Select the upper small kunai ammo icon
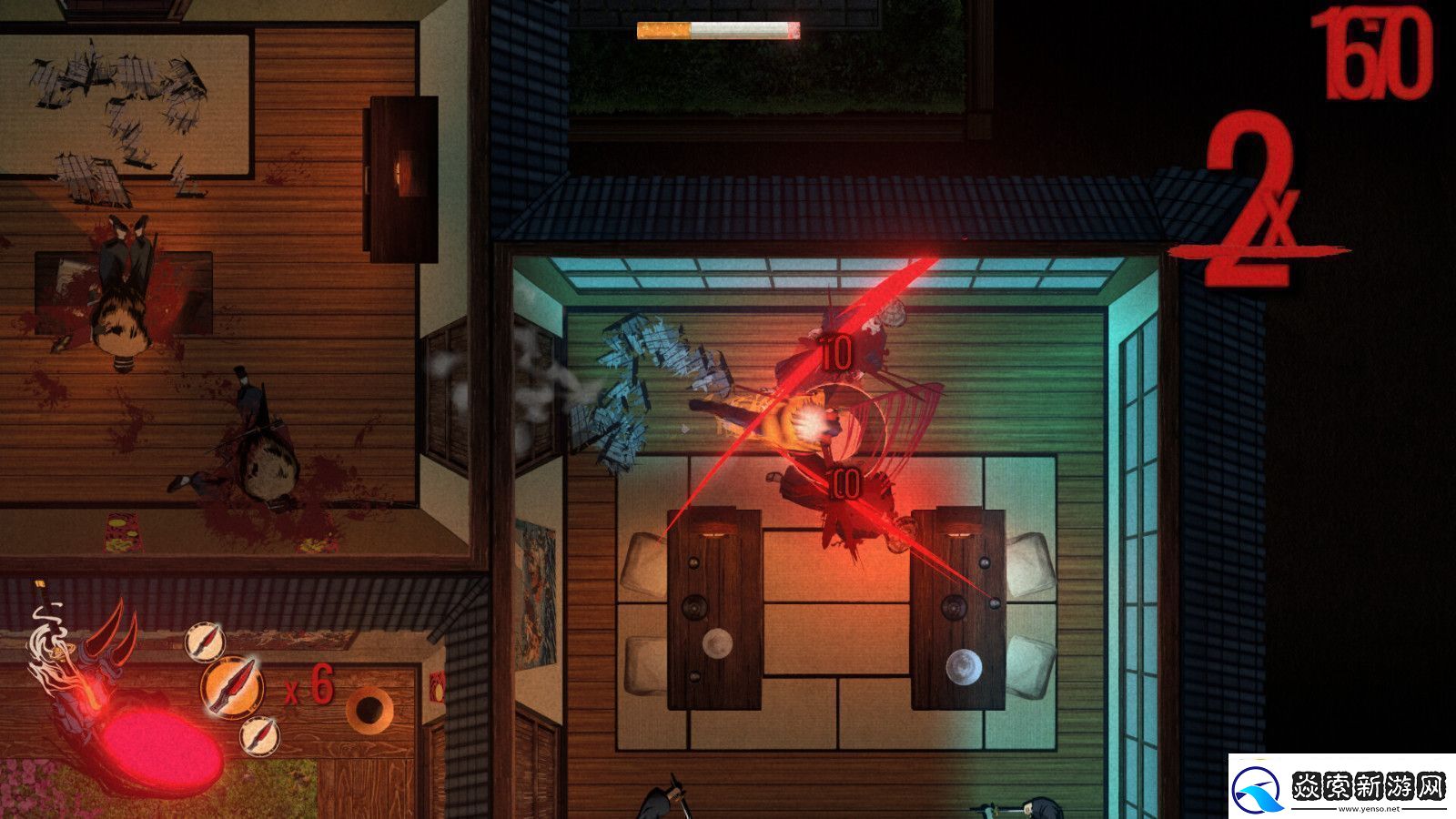1456x819 pixels. click(207, 640)
